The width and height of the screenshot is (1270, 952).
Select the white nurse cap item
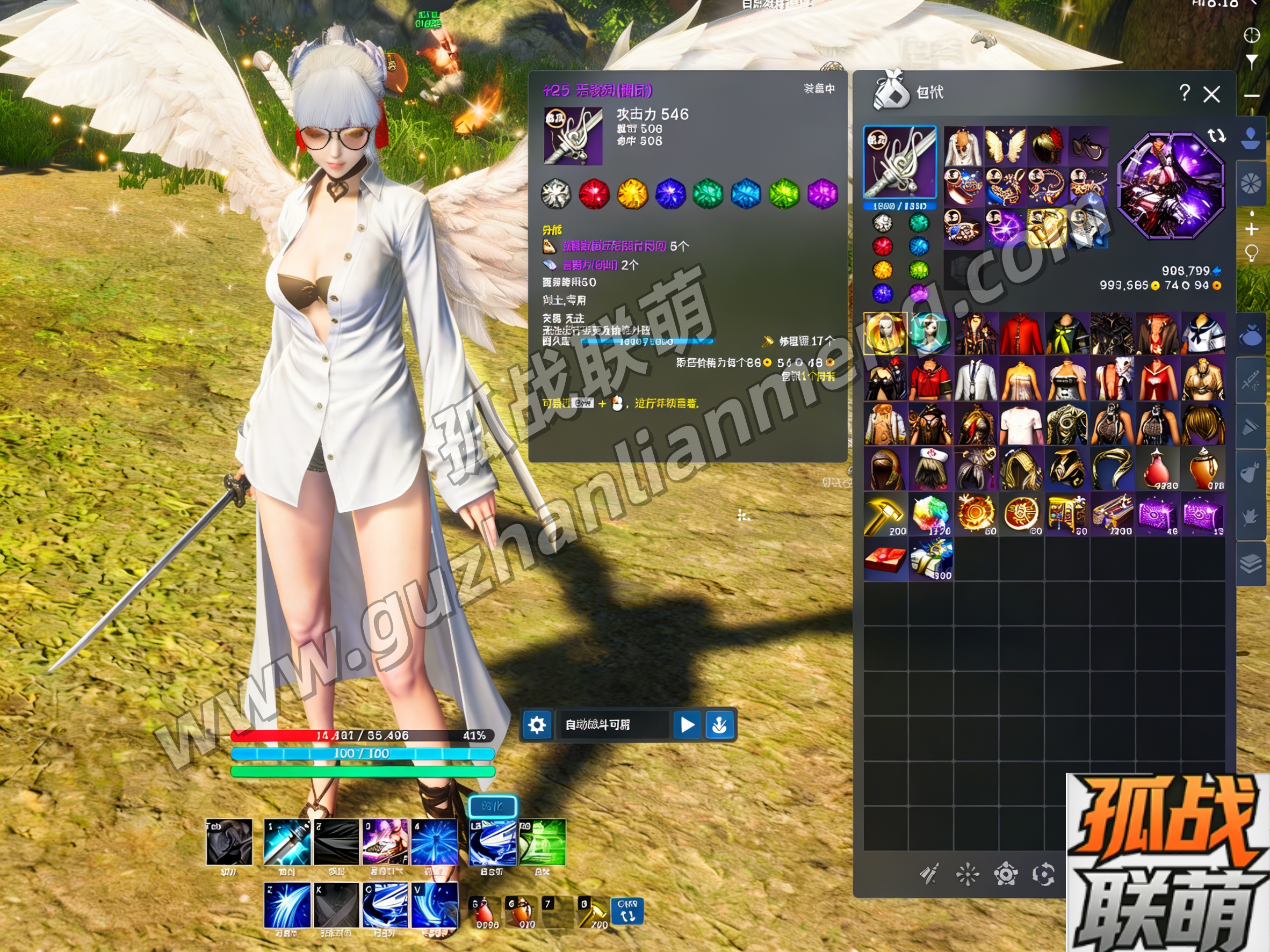[x=930, y=470]
